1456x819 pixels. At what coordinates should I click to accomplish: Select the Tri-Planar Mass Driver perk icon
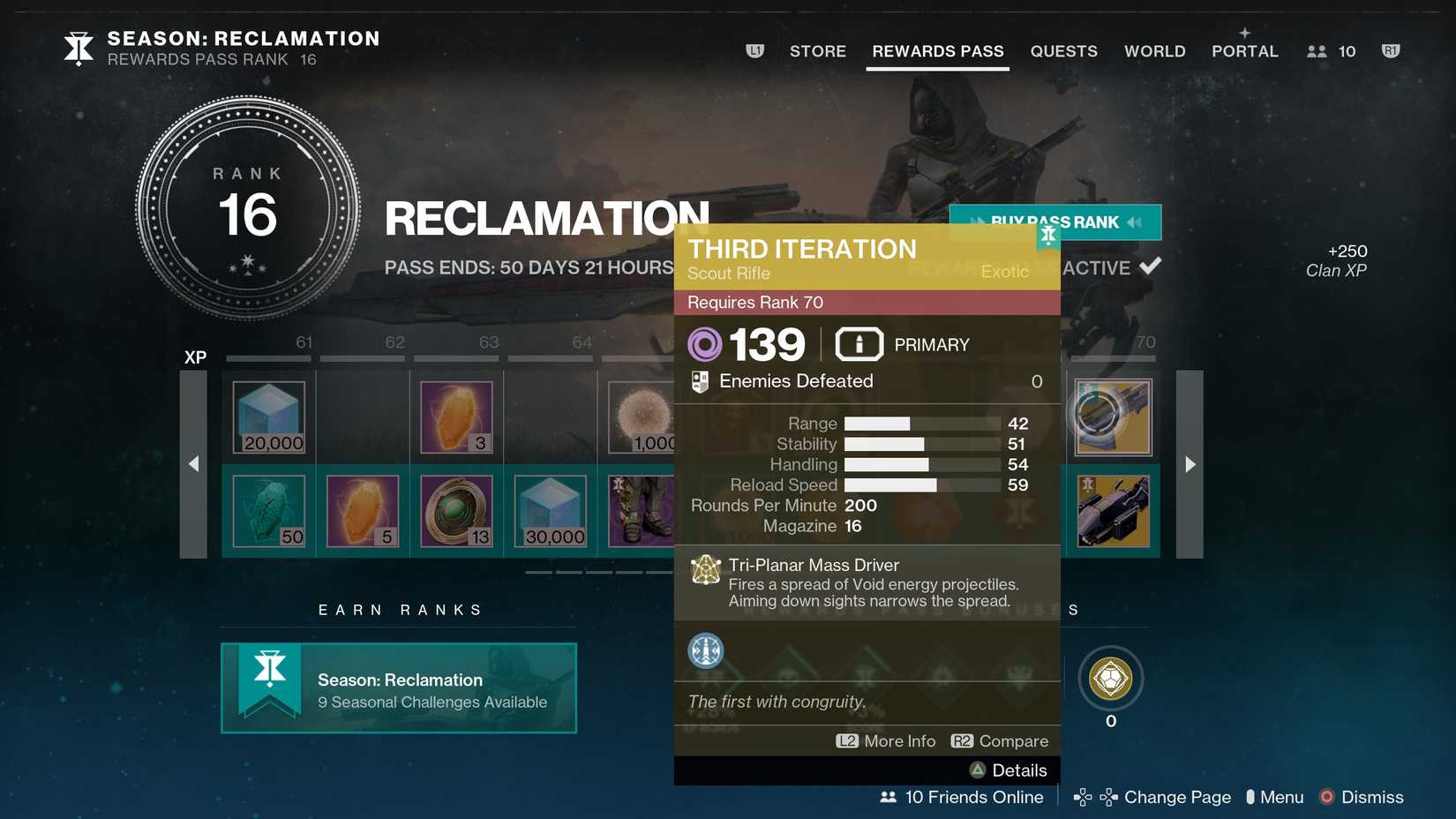point(705,570)
